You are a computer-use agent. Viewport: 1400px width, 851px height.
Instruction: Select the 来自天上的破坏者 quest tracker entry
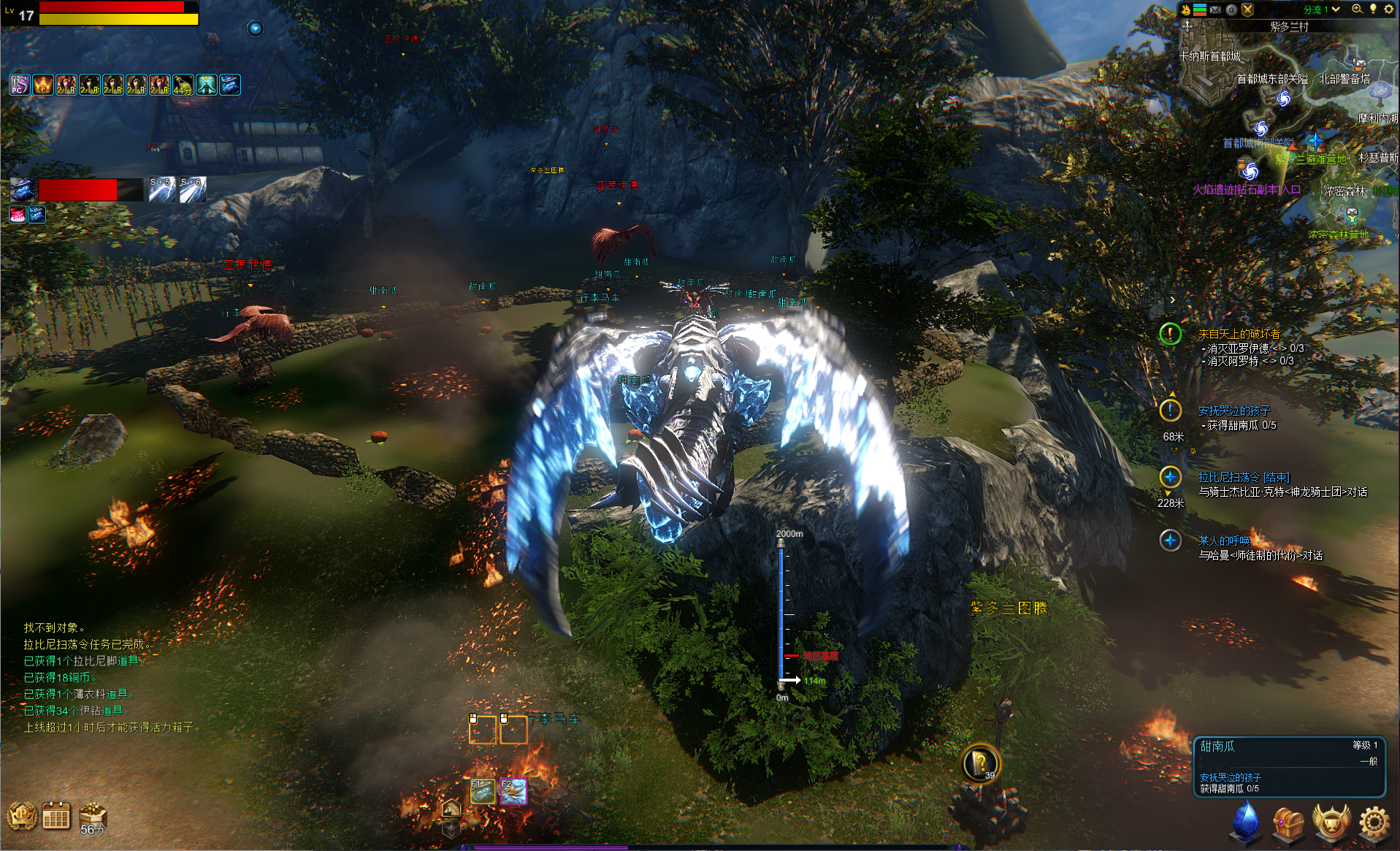click(x=1239, y=334)
